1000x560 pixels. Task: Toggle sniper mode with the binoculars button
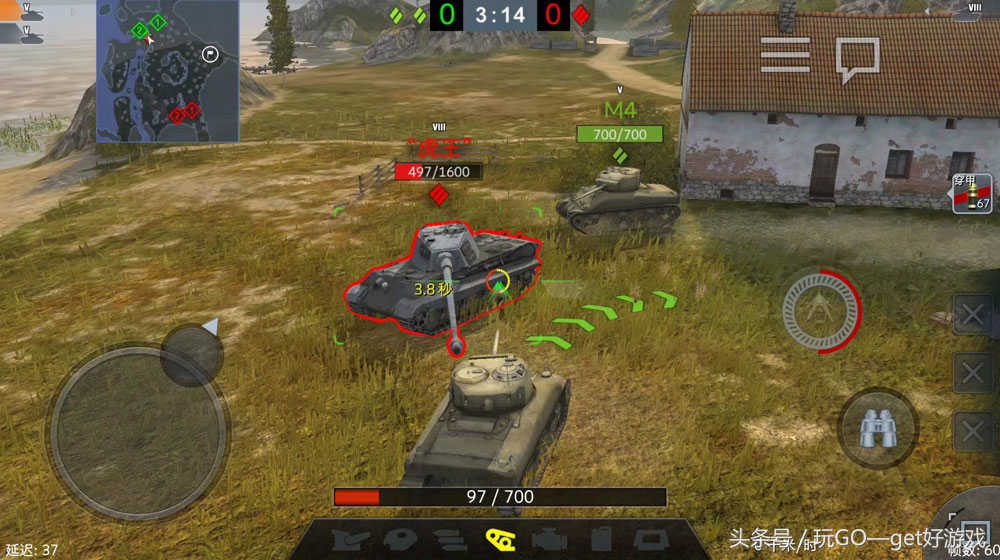(876, 428)
